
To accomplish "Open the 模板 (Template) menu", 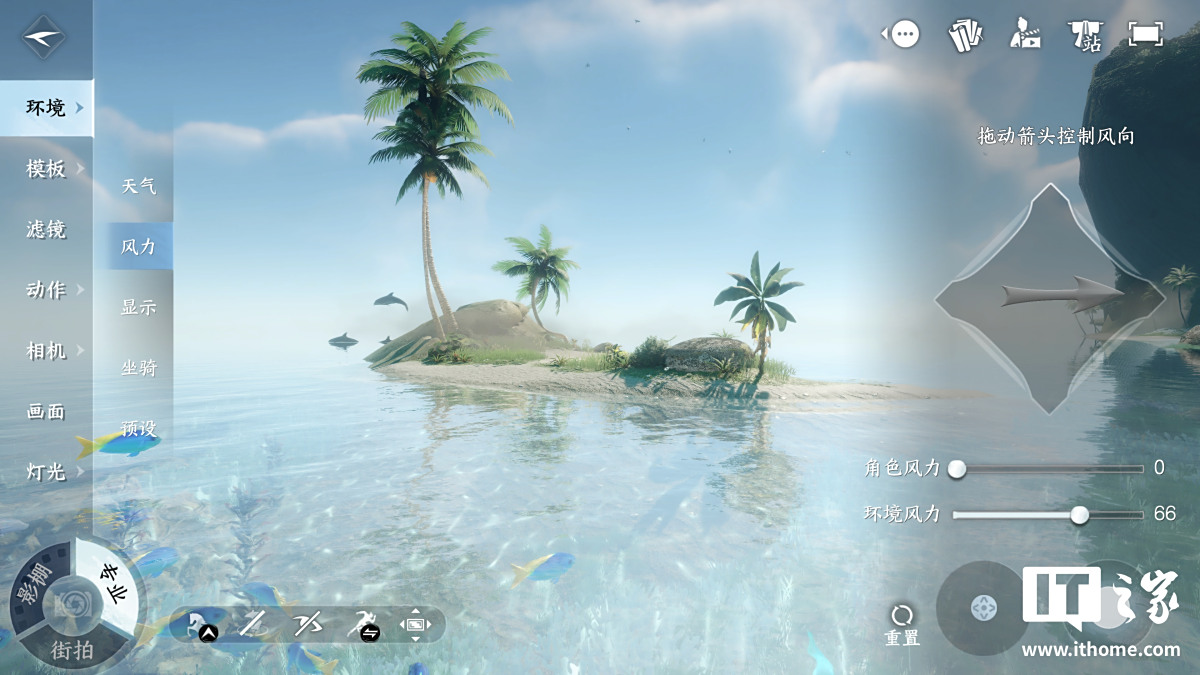I will pyautogui.click(x=46, y=169).
